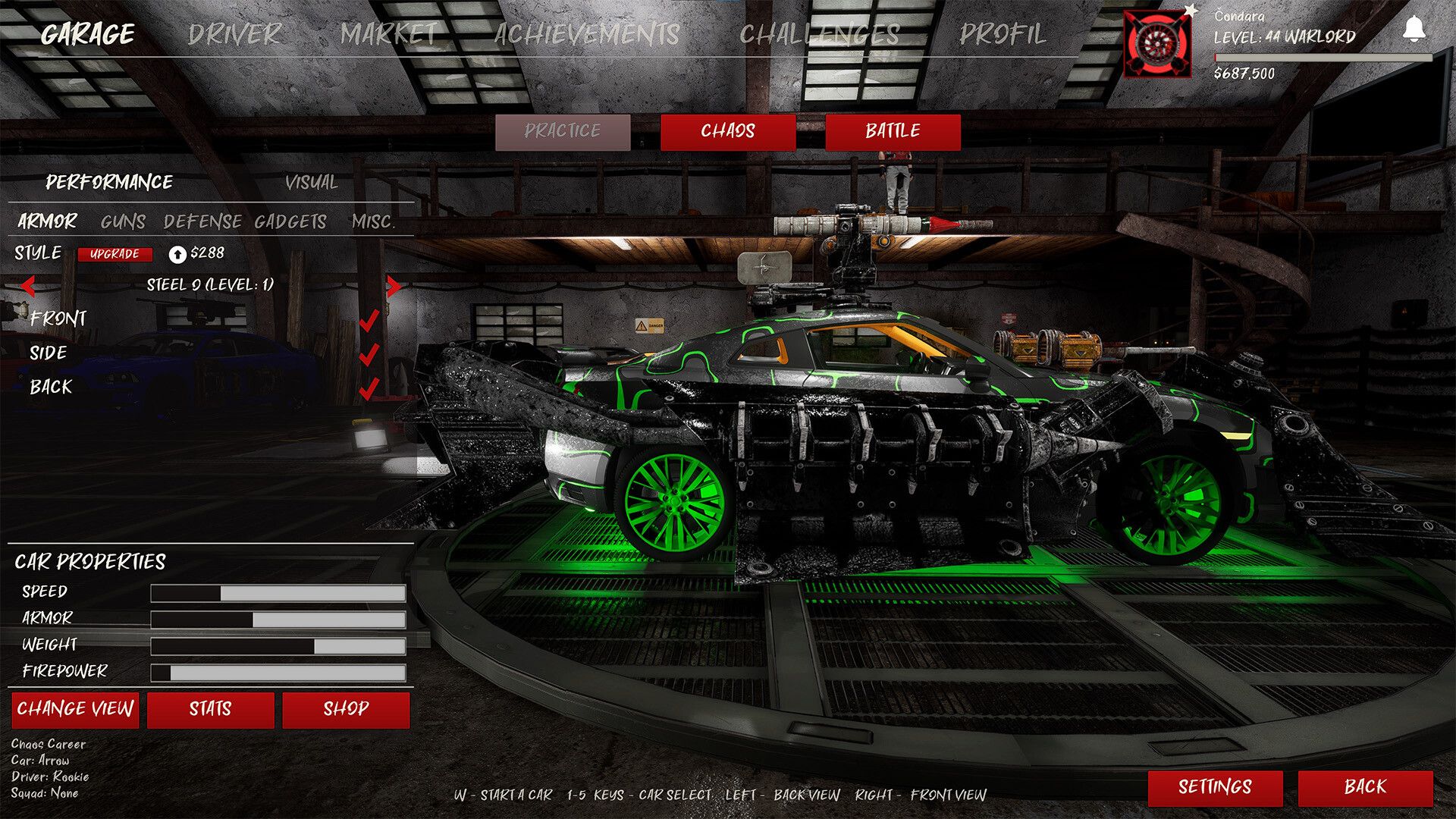Viewport: 1456px width, 819px height.
Task: Open the Driver menu tab
Action: tap(234, 34)
